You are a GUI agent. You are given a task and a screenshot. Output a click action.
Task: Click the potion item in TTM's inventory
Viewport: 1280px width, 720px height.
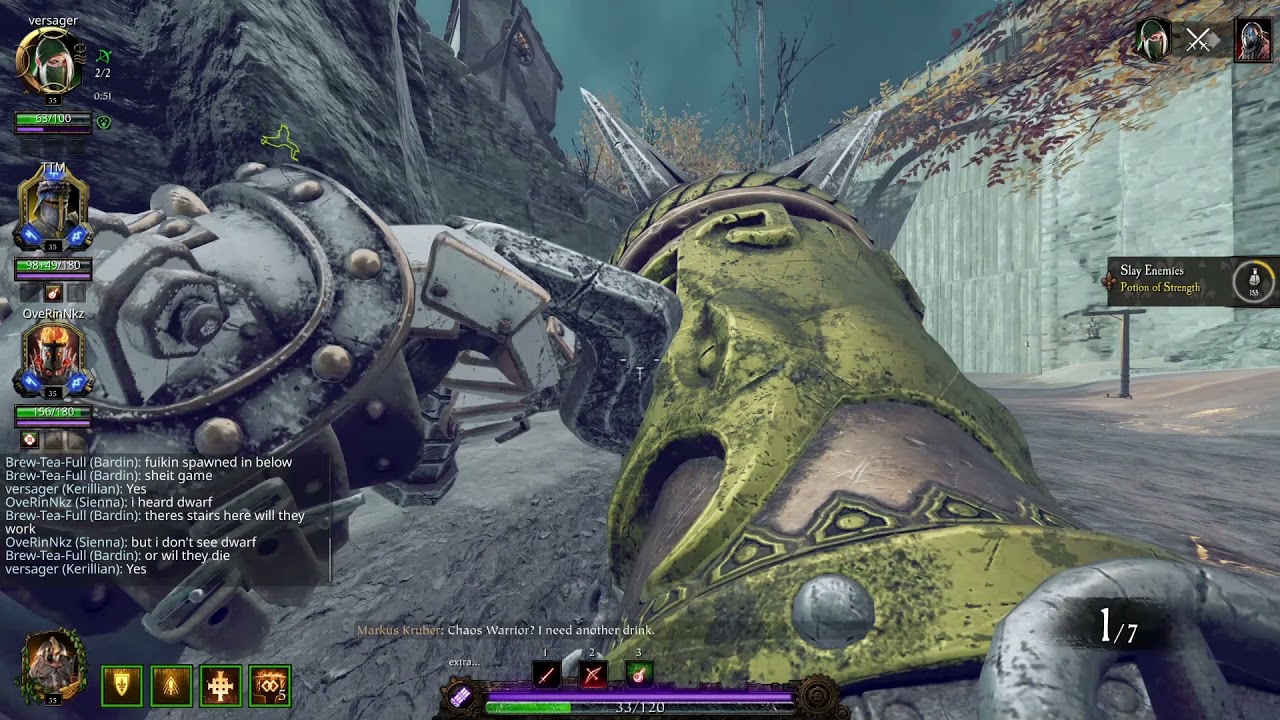pos(54,292)
